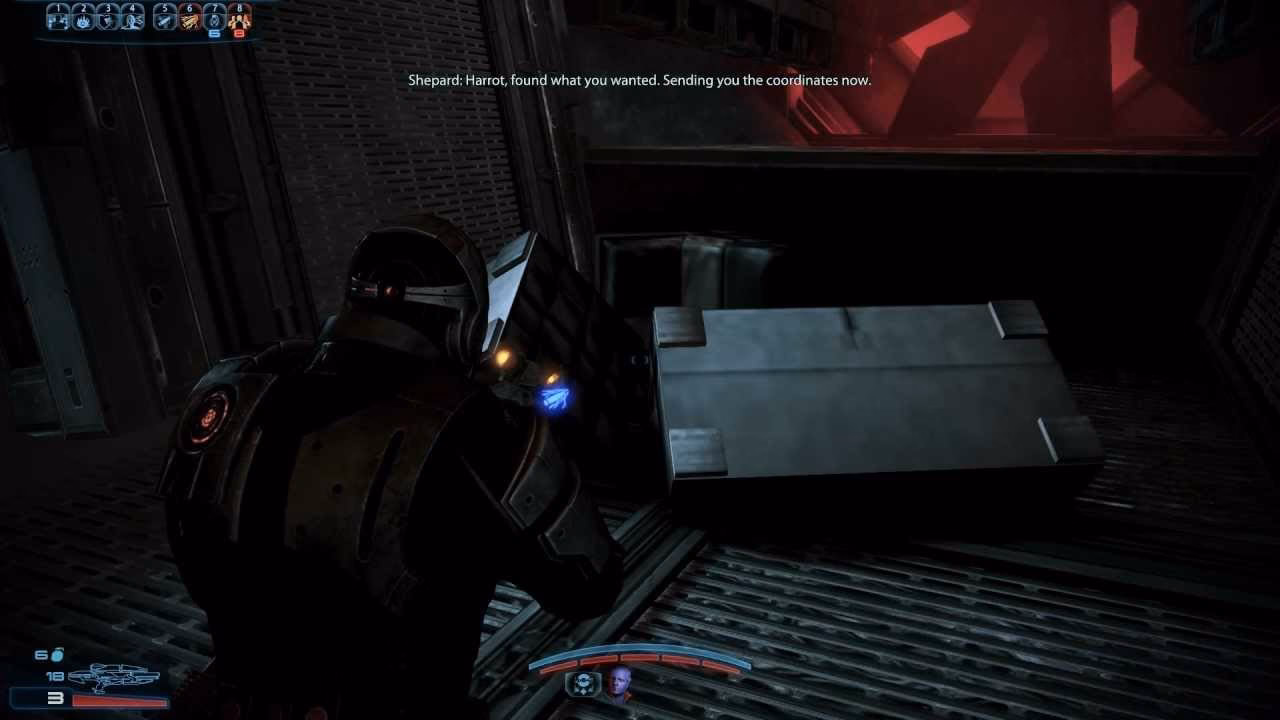The image size is (1280, 720).
Task: Select the magazine ammo counter showing 3
Action: coord(56,699)
